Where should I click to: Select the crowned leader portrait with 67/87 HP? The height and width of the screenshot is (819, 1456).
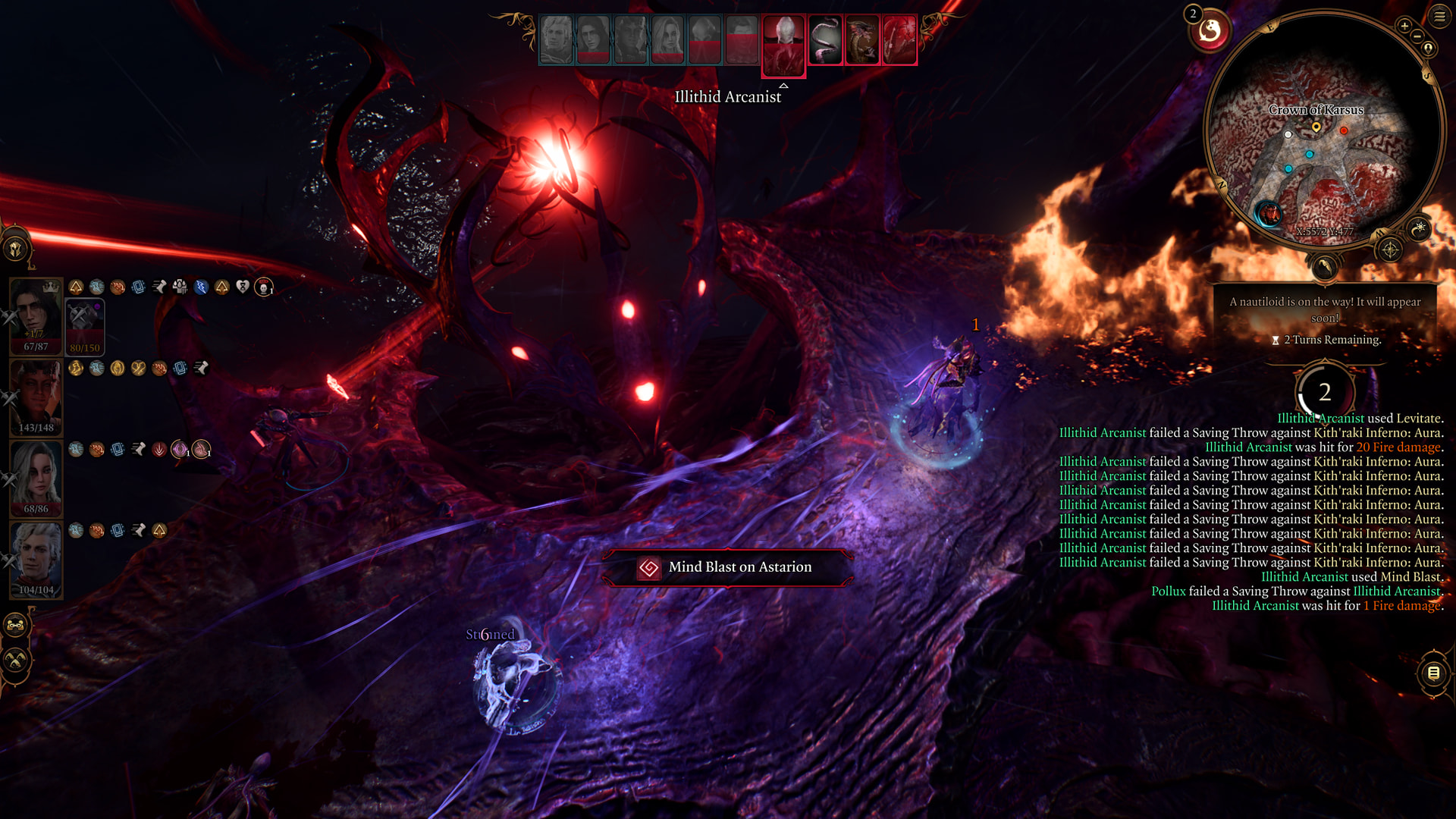[x=36, y=315]
